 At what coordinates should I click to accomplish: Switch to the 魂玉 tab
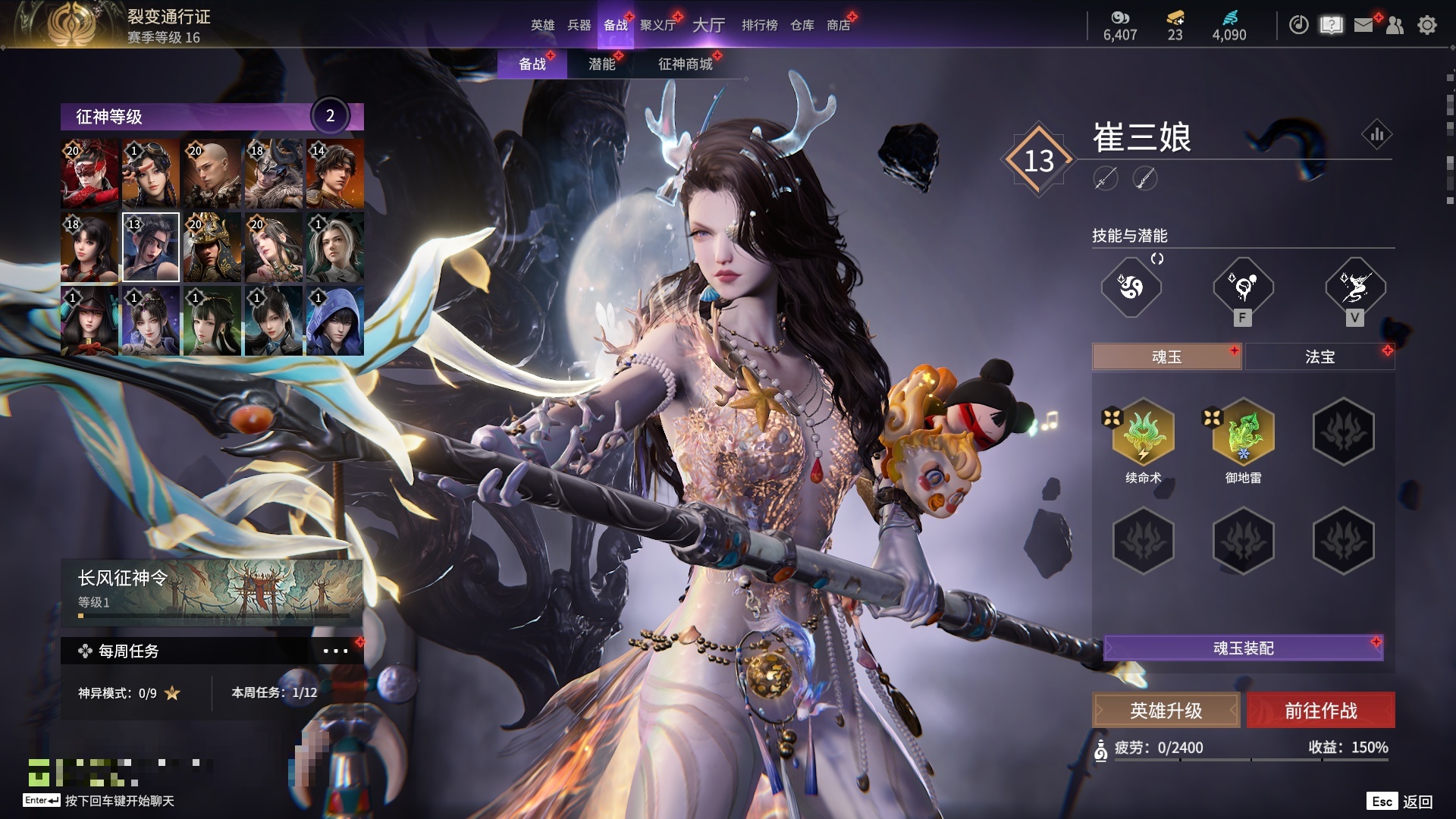[x=1166, y=357]
